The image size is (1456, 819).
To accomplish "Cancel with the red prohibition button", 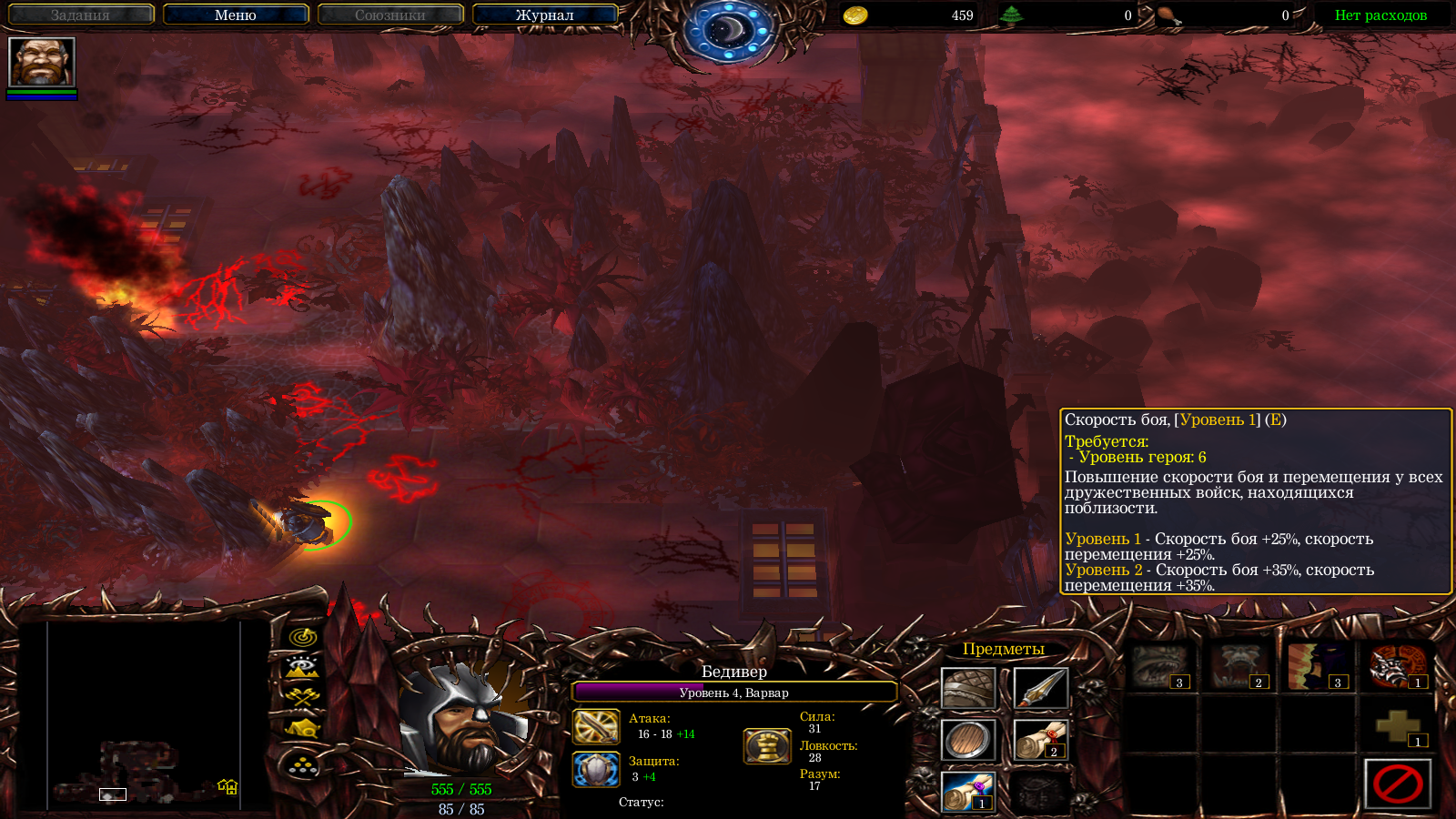I will (1398, 784).
